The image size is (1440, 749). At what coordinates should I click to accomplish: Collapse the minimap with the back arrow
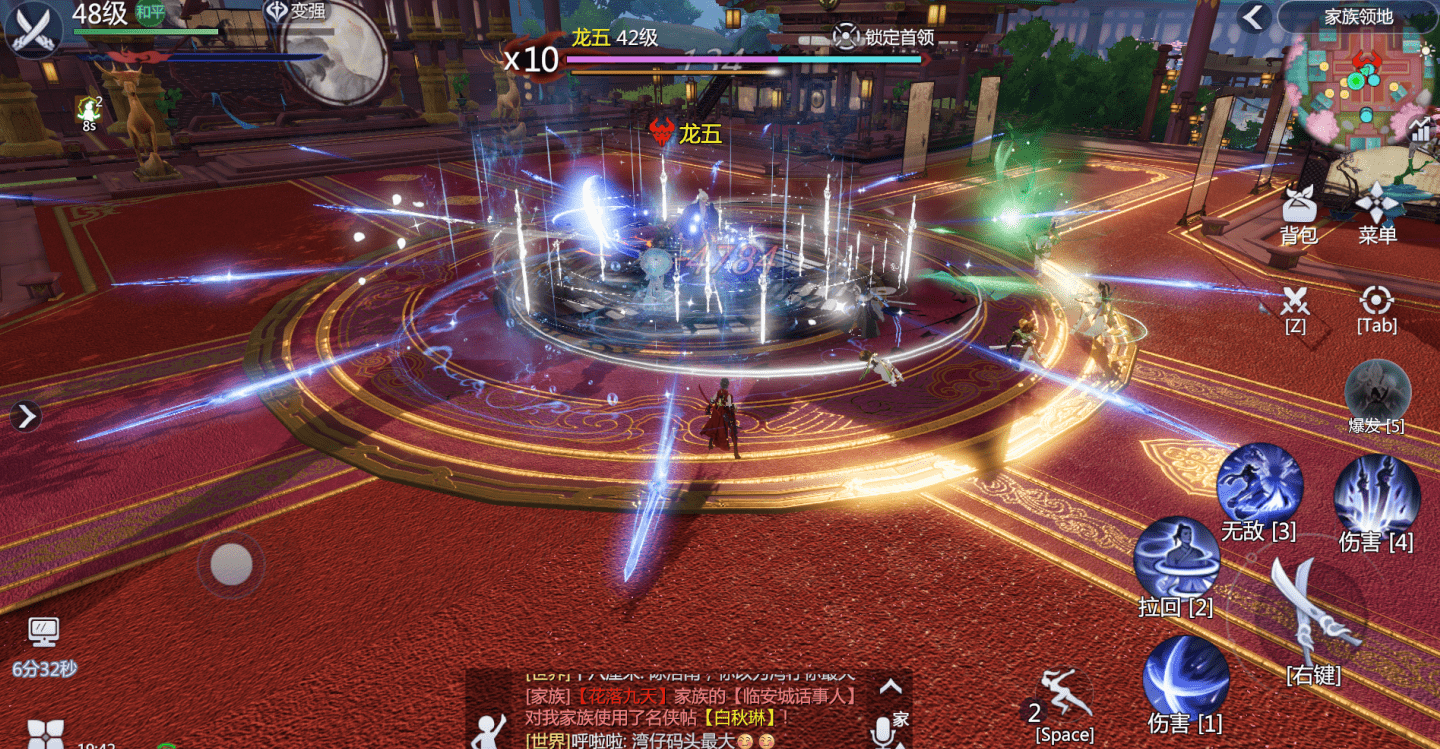coord(1253,17)
